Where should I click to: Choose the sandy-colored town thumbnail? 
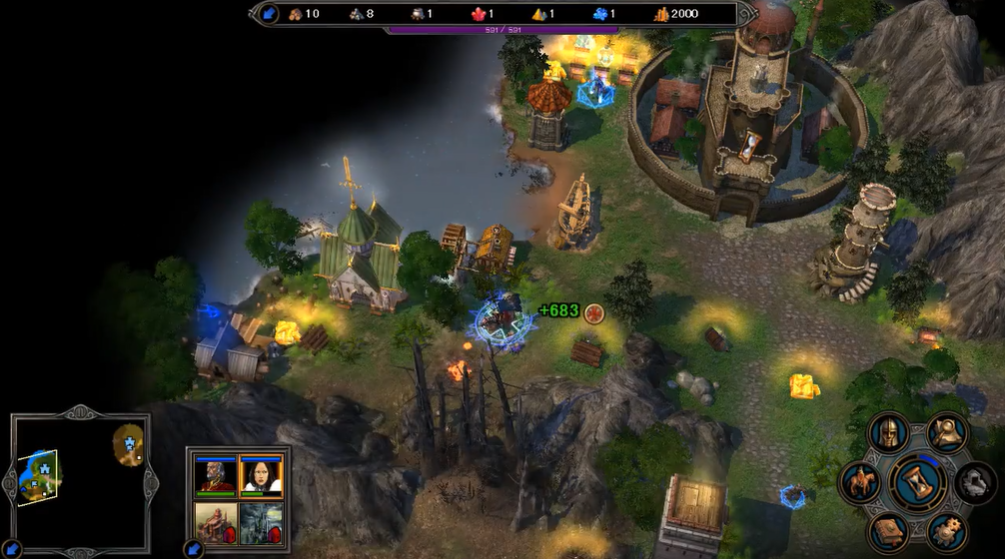click(x=217, y=522)
